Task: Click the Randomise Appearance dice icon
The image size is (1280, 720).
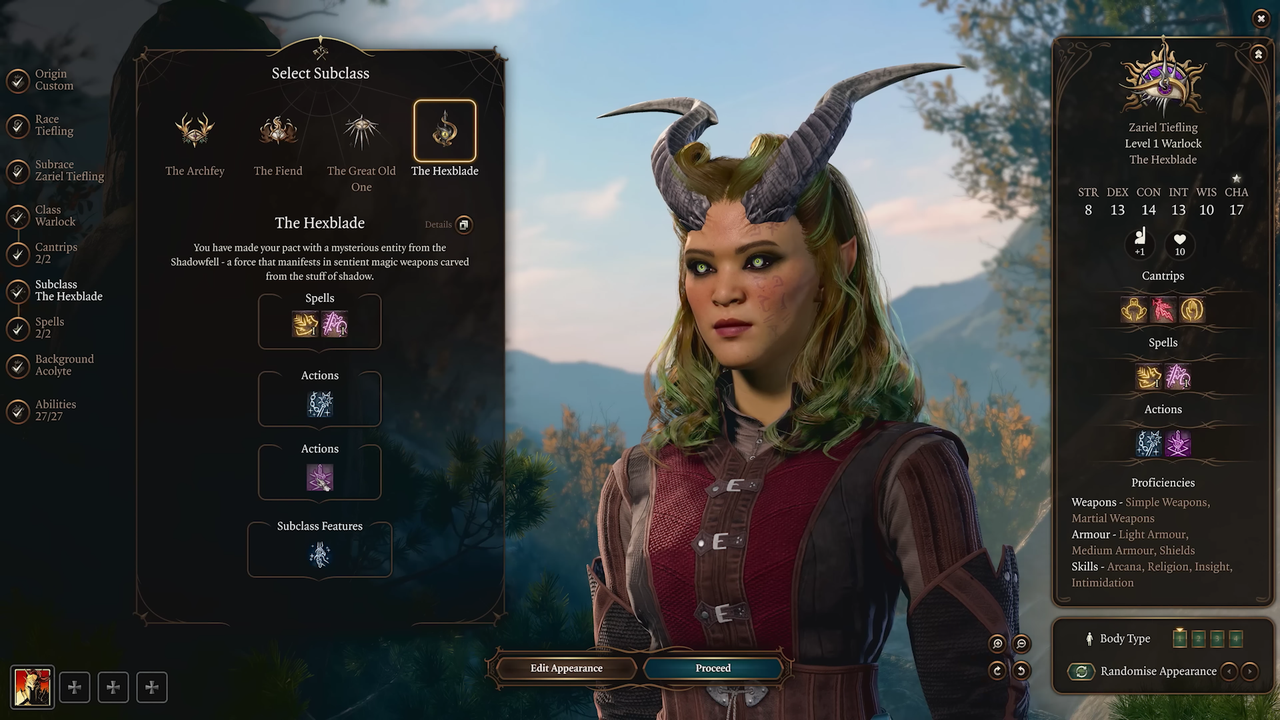Action: pyautogui.click(x=1081, y=671)
